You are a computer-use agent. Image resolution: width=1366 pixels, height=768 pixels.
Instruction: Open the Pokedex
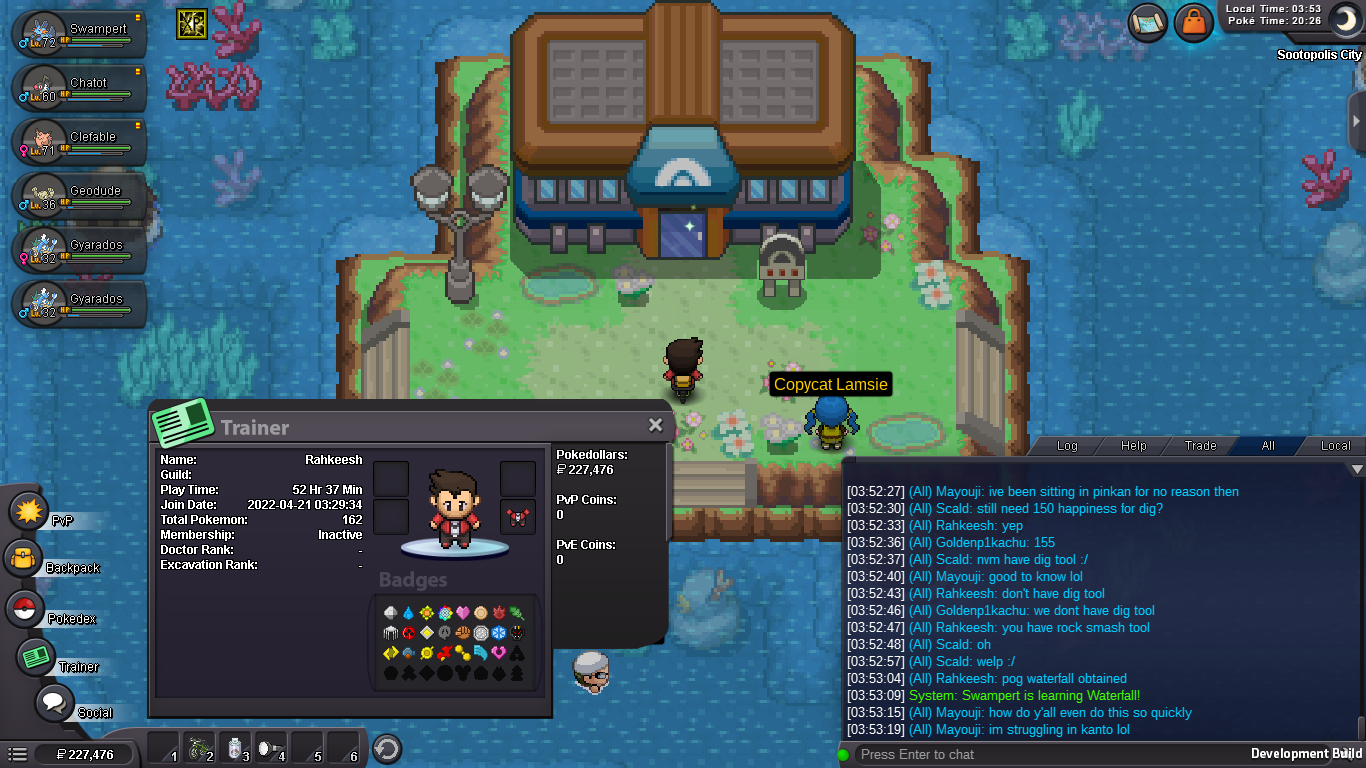26,609
